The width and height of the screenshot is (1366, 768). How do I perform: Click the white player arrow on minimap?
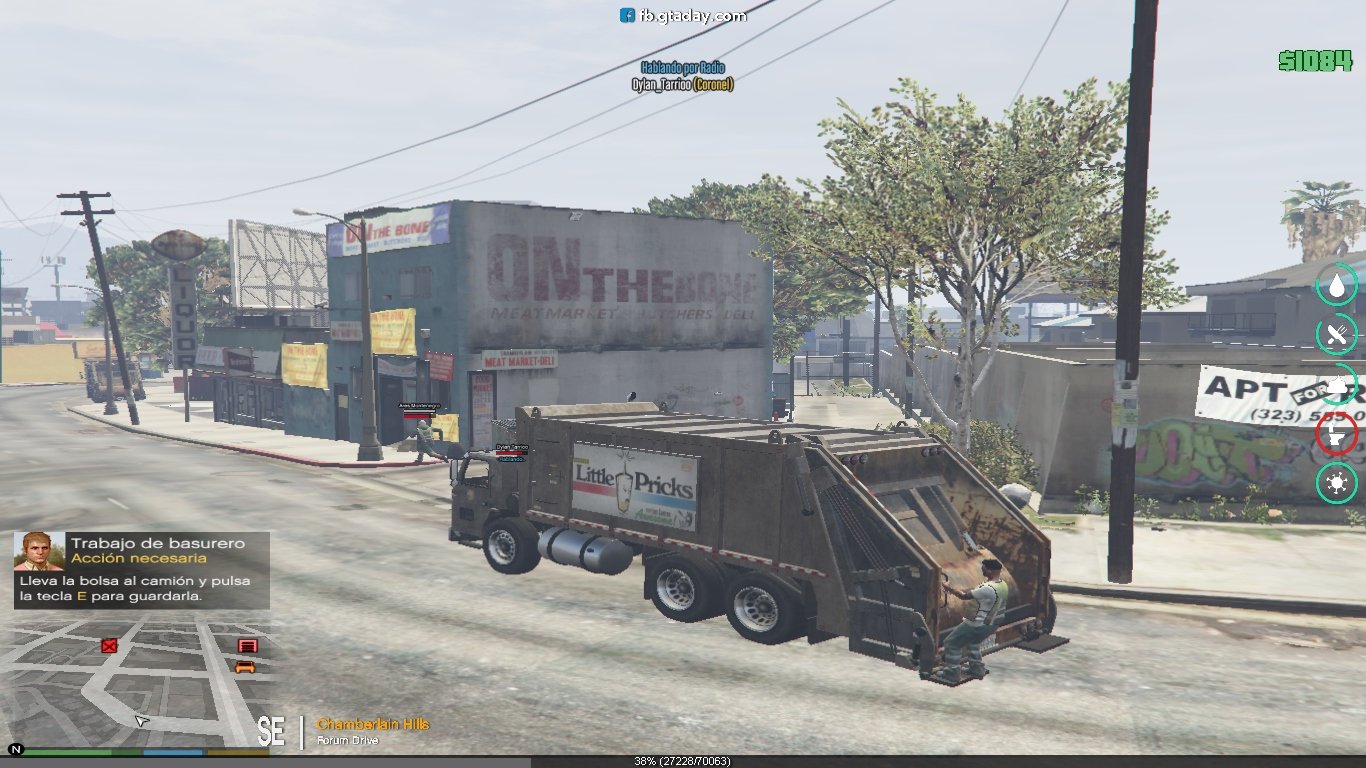pyautogui.click(x=141, y=720)
